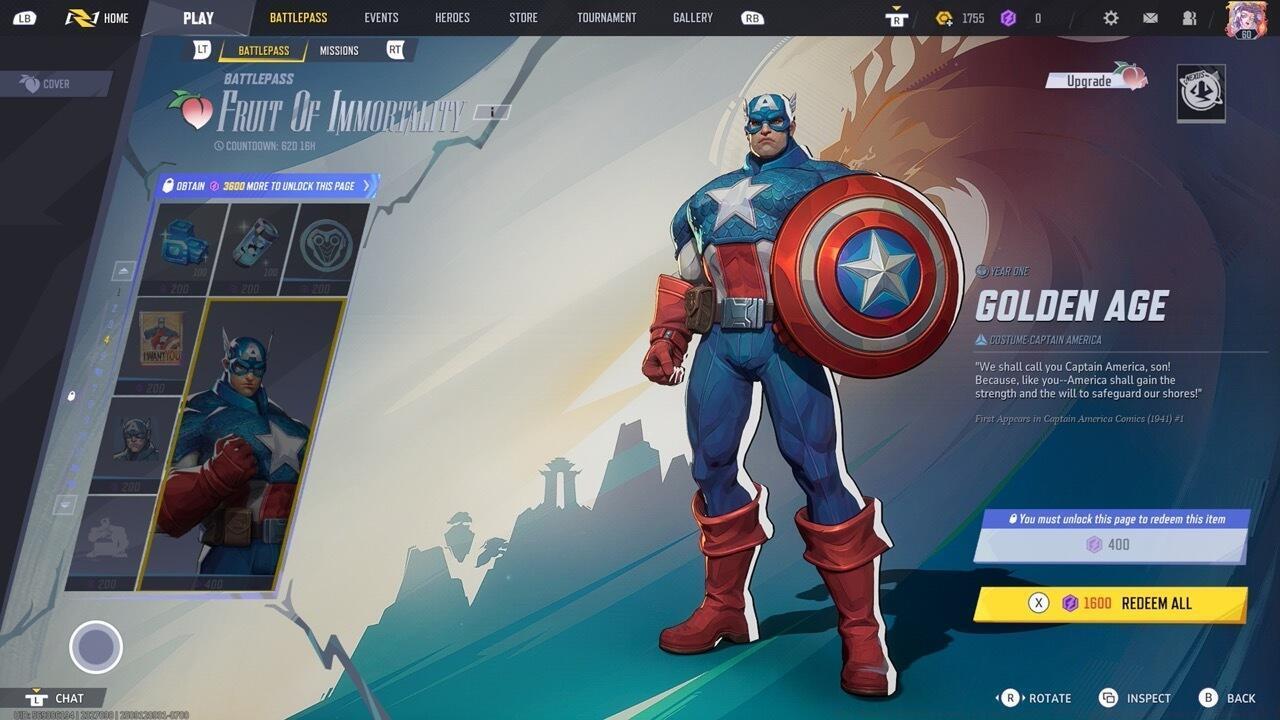Open the TOURNAMENT section
Screen dimensions: 1280x720
[606, 17]
